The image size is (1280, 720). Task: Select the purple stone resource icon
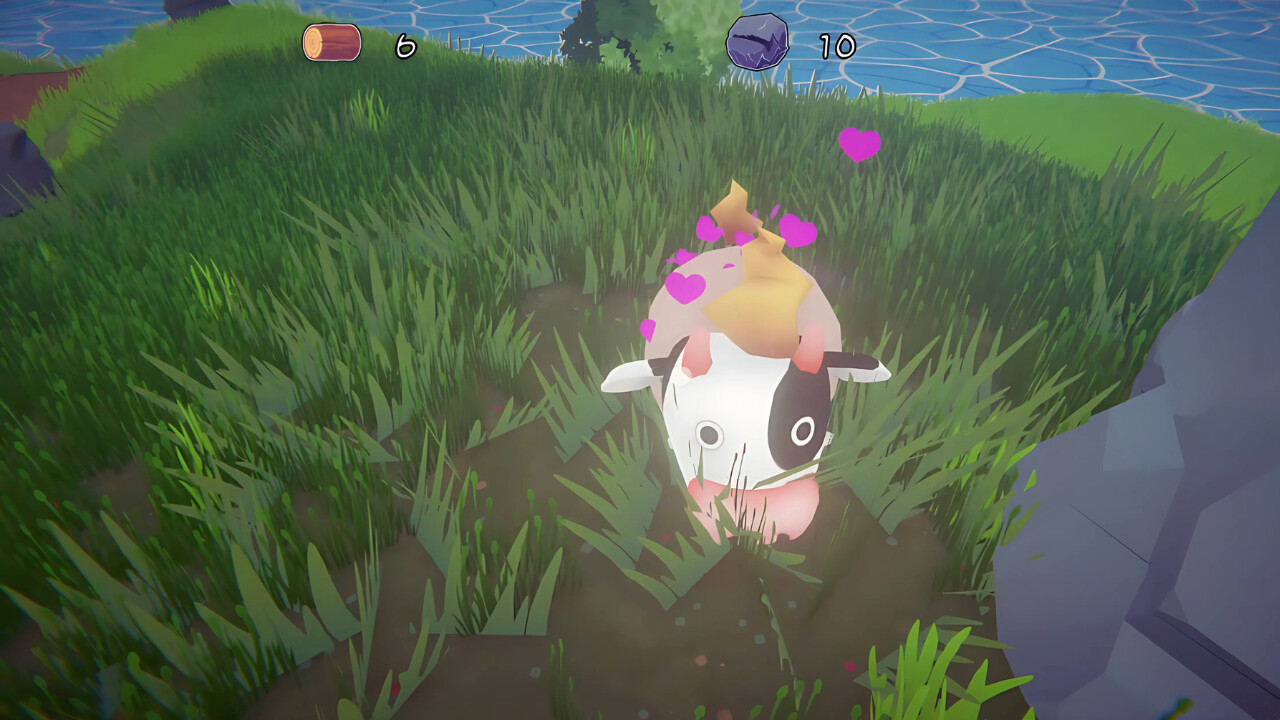coord(757,42)
